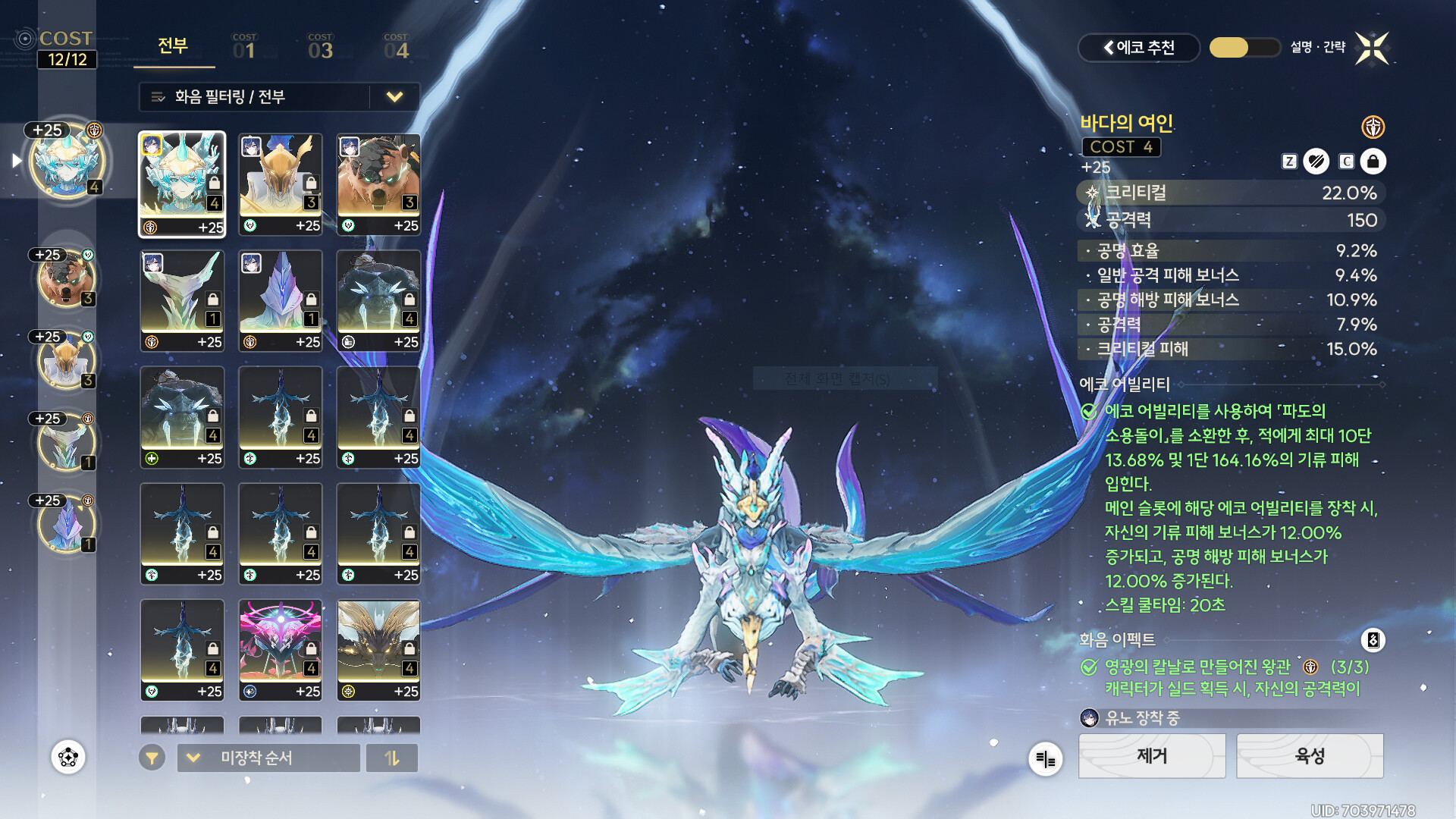Open the 미장착 순서 sort dropdown
This screenshot has width=1456, height=819.
click(268, 758)
